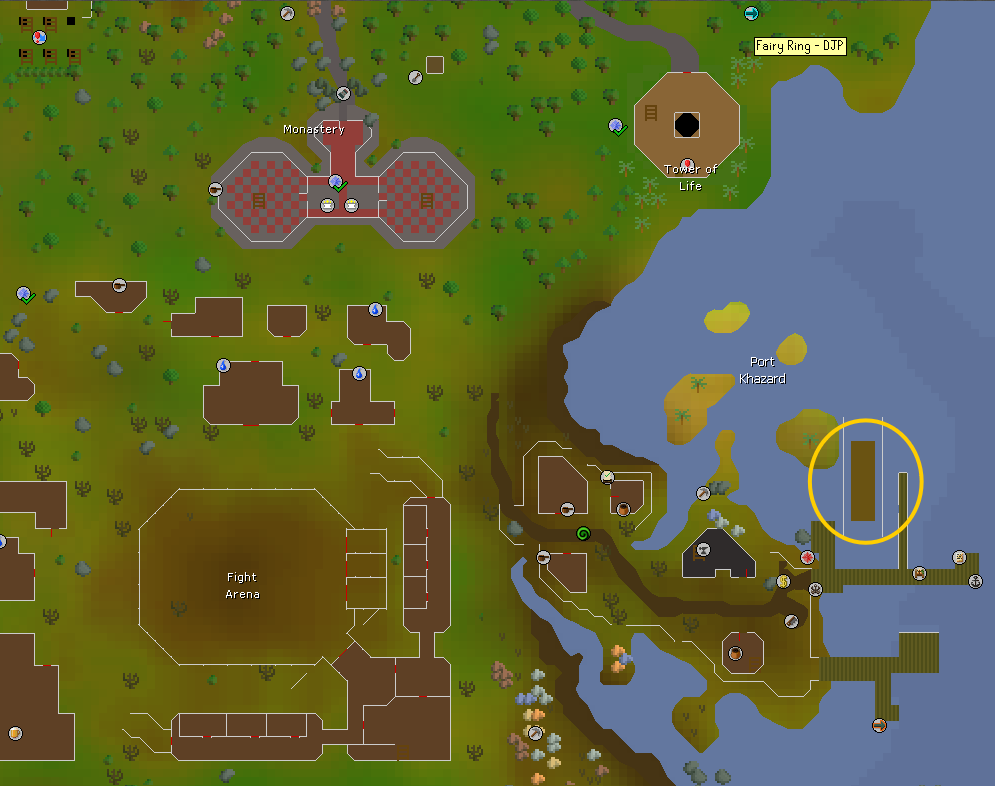
Task: Select the anchor icon on the dock
Action: coord(975,582)
